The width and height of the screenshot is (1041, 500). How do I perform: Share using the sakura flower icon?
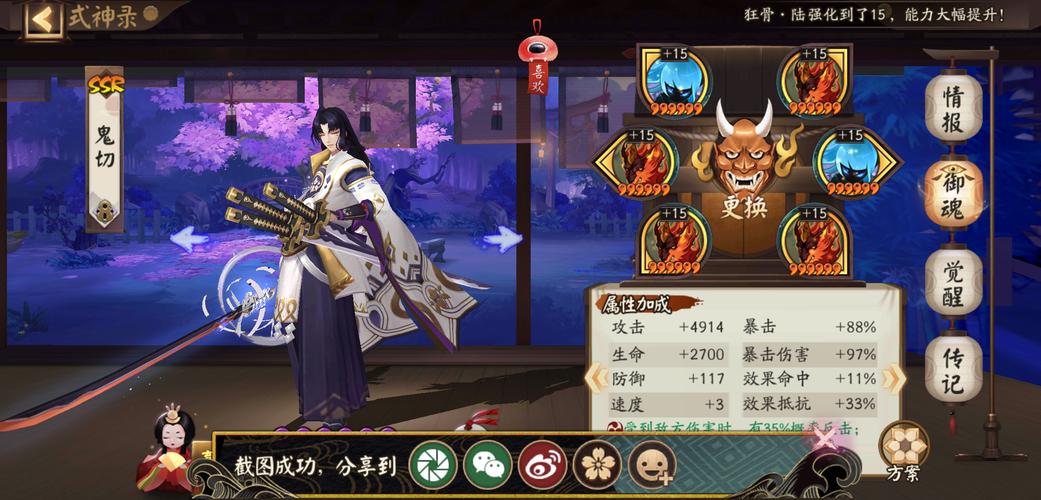click(598, 465)
